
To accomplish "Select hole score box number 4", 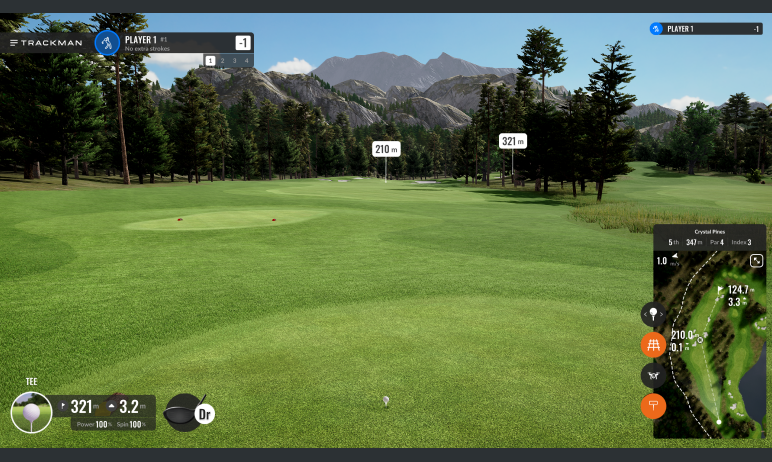I will pos(246,61).
